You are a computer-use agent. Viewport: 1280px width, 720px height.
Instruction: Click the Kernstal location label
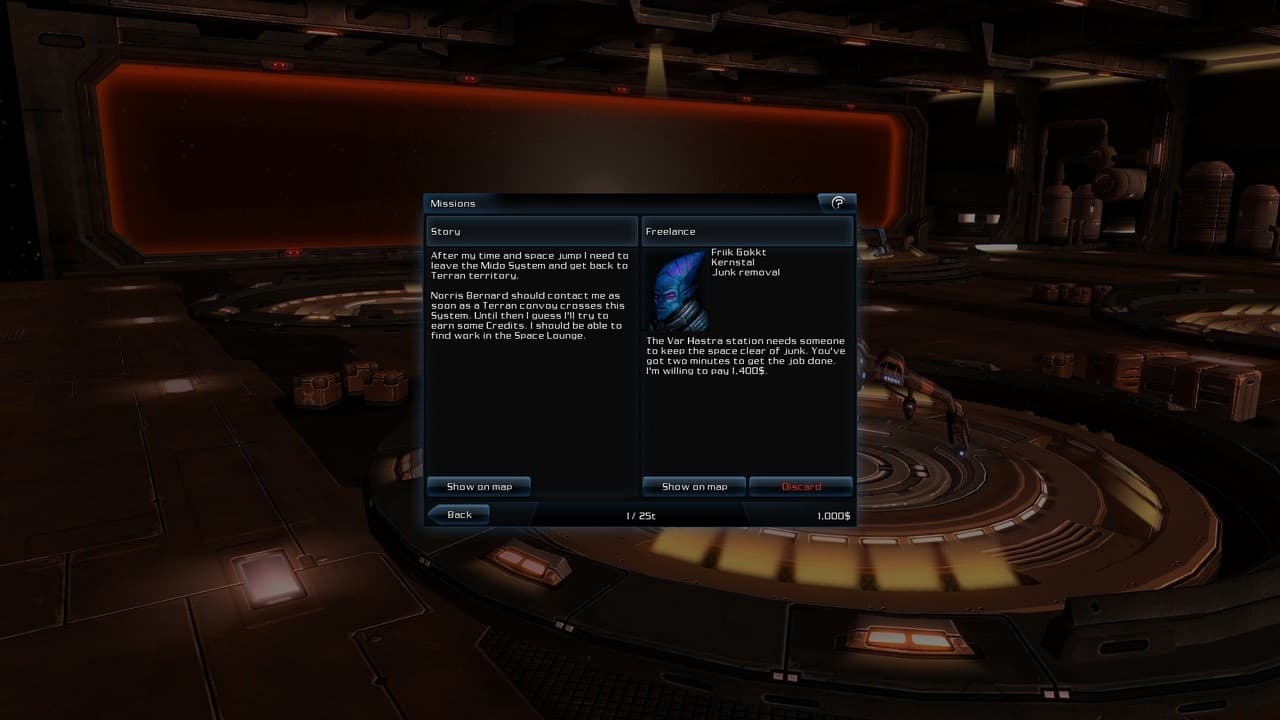tap(731, 263)
